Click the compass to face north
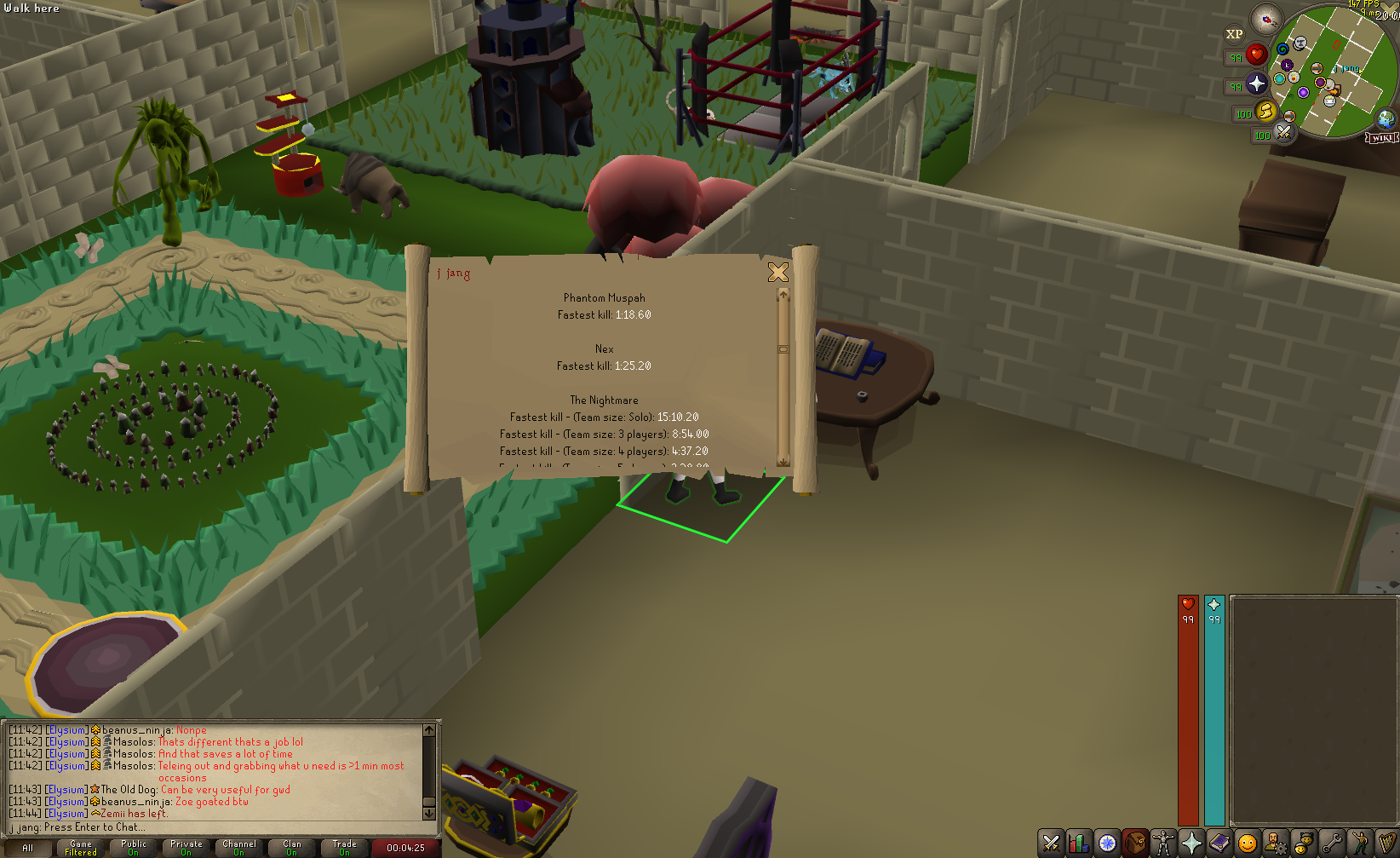The image size is (1400, 858). point(1266,19)
